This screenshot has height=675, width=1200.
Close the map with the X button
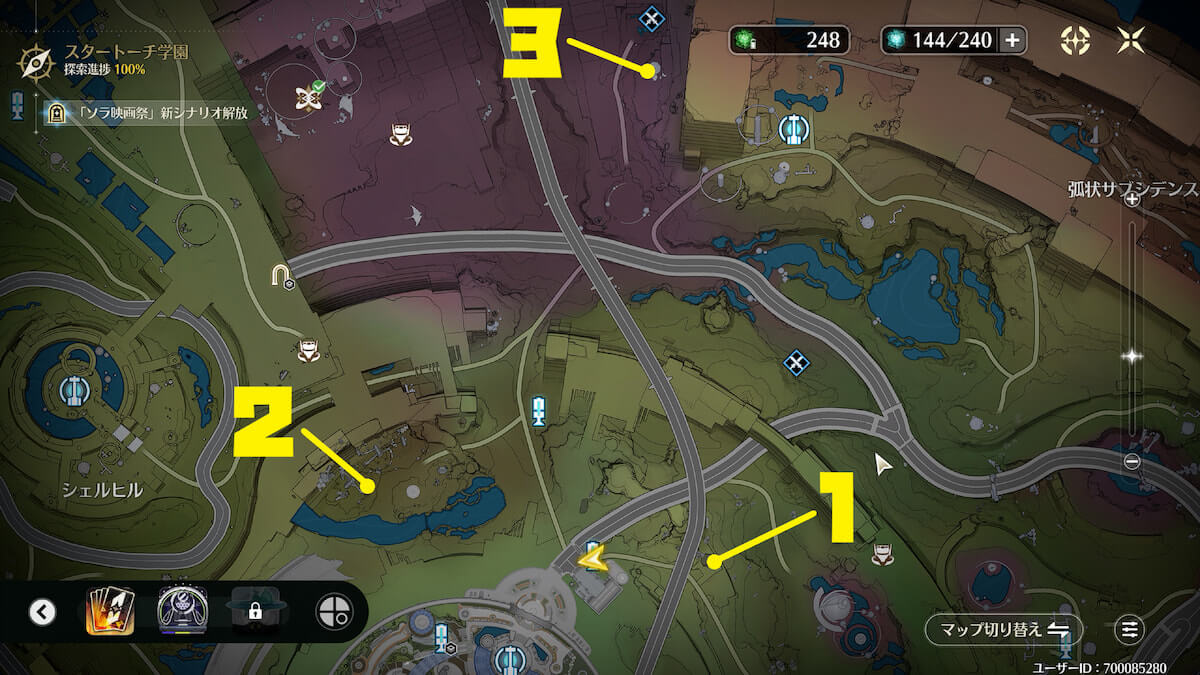pos(1131,40)
